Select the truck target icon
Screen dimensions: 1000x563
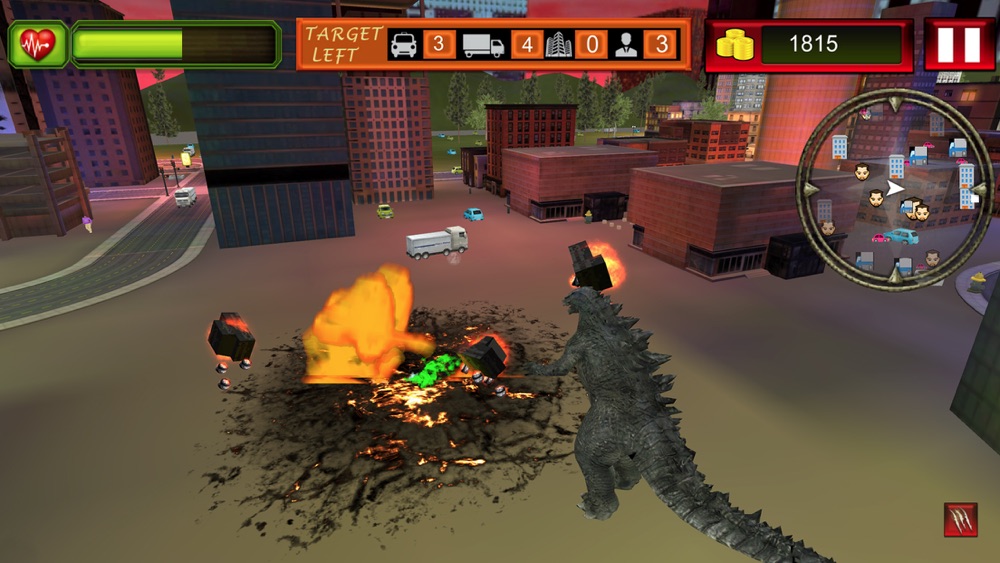click(x=484, y=45)
